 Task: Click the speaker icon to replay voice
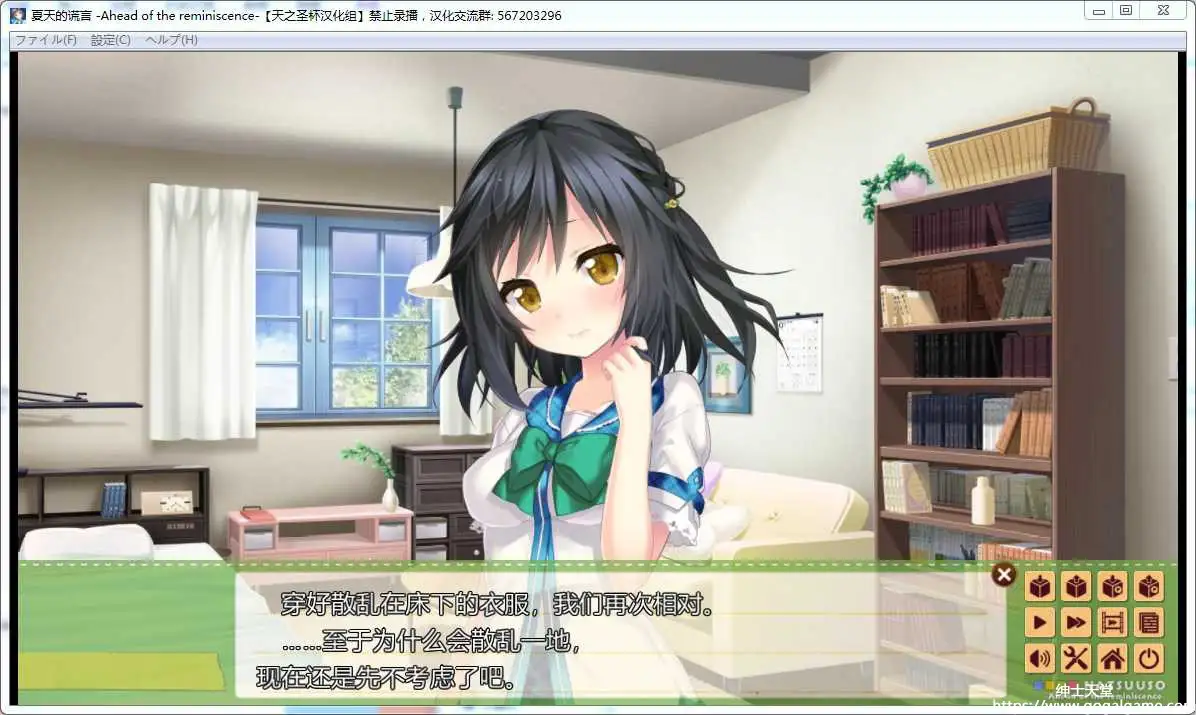click(1040, 658)
